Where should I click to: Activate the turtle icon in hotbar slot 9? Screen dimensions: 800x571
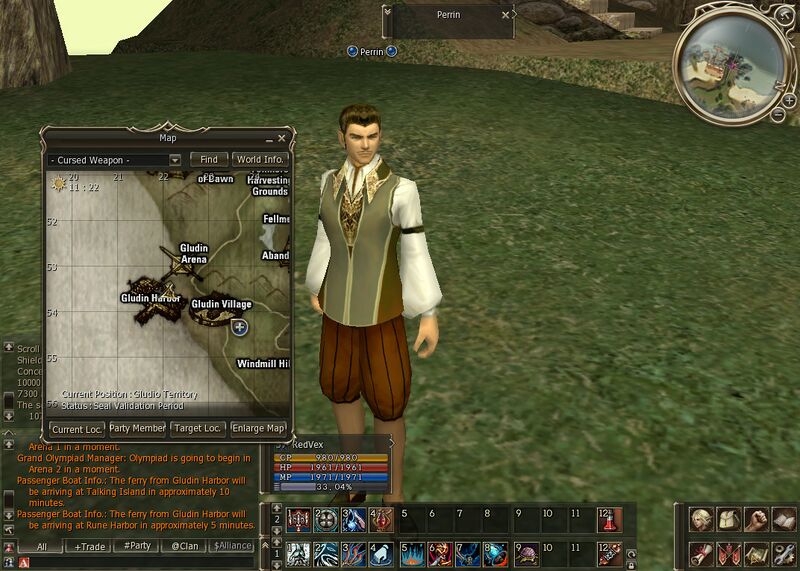(526, 554)
